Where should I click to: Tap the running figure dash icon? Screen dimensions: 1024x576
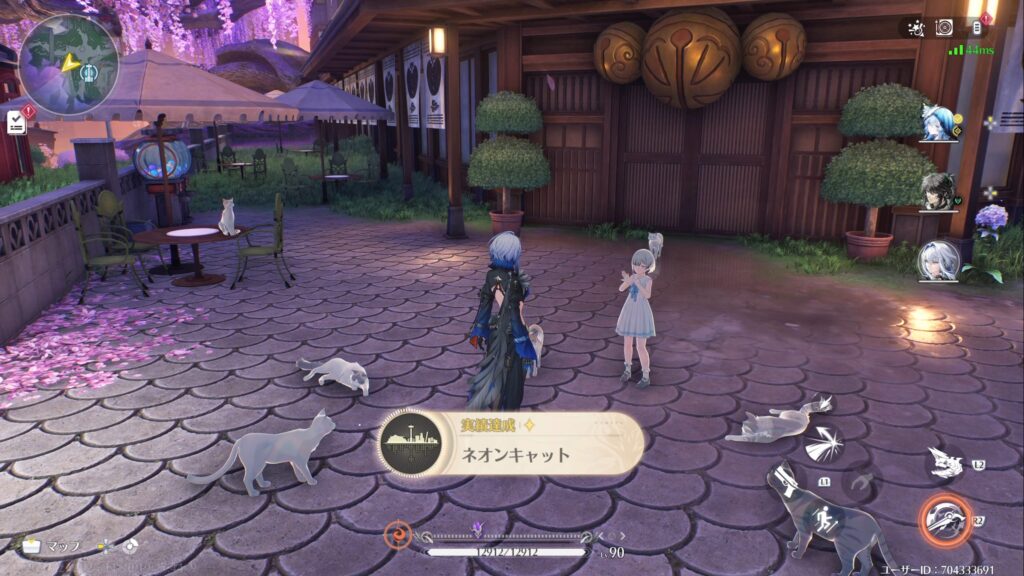point(826,520)
